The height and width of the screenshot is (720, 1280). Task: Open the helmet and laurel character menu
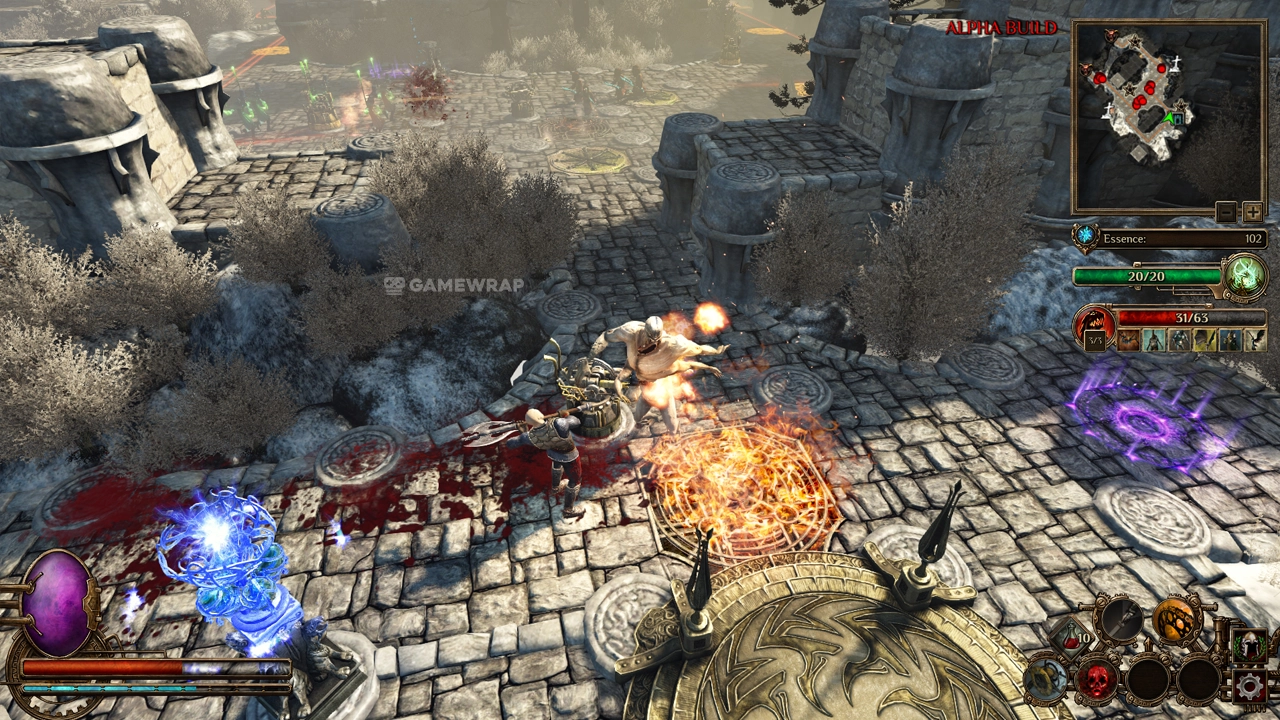click(x=1249, y=645)
